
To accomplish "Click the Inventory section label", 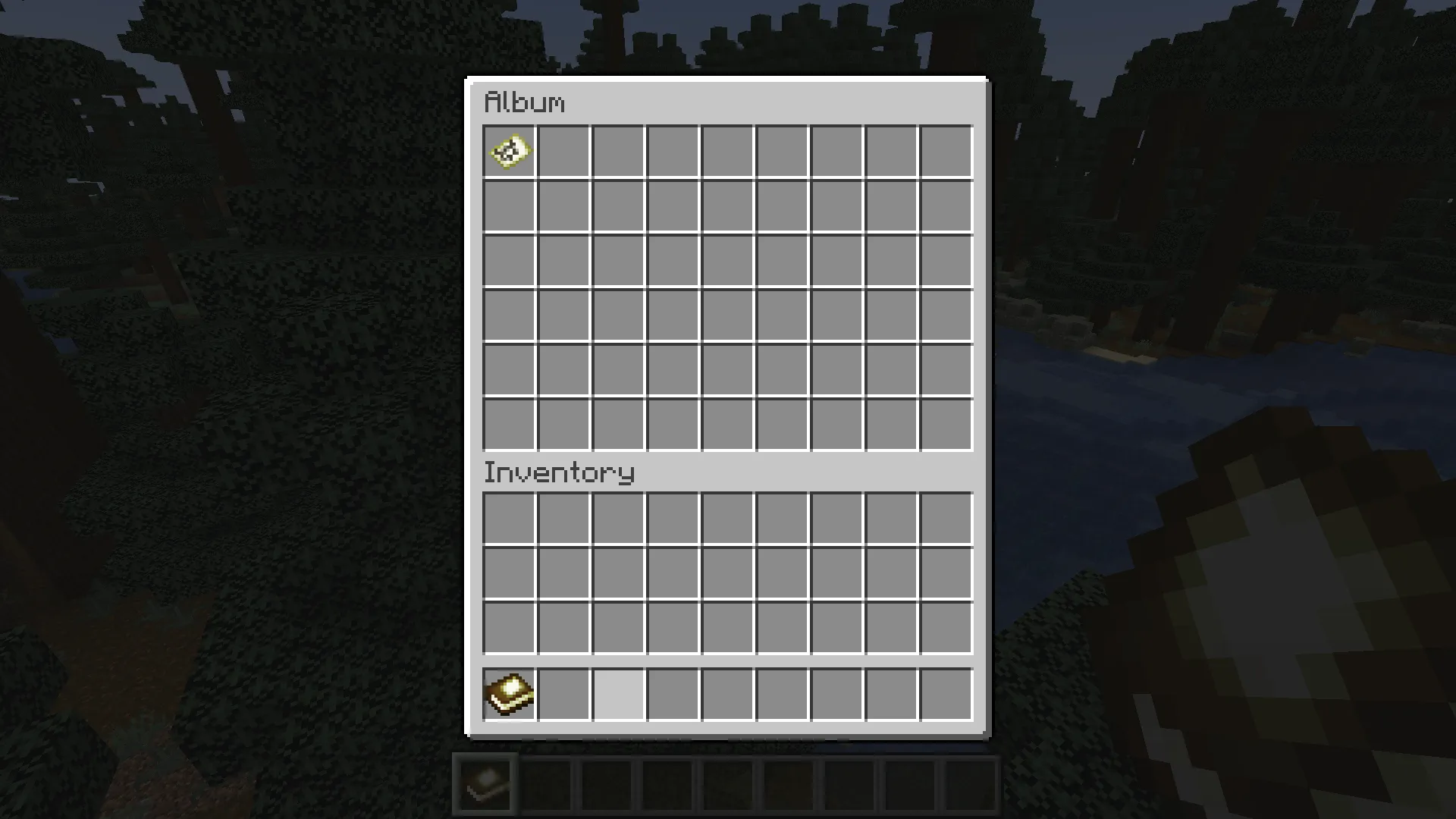I will pos(560,472).
